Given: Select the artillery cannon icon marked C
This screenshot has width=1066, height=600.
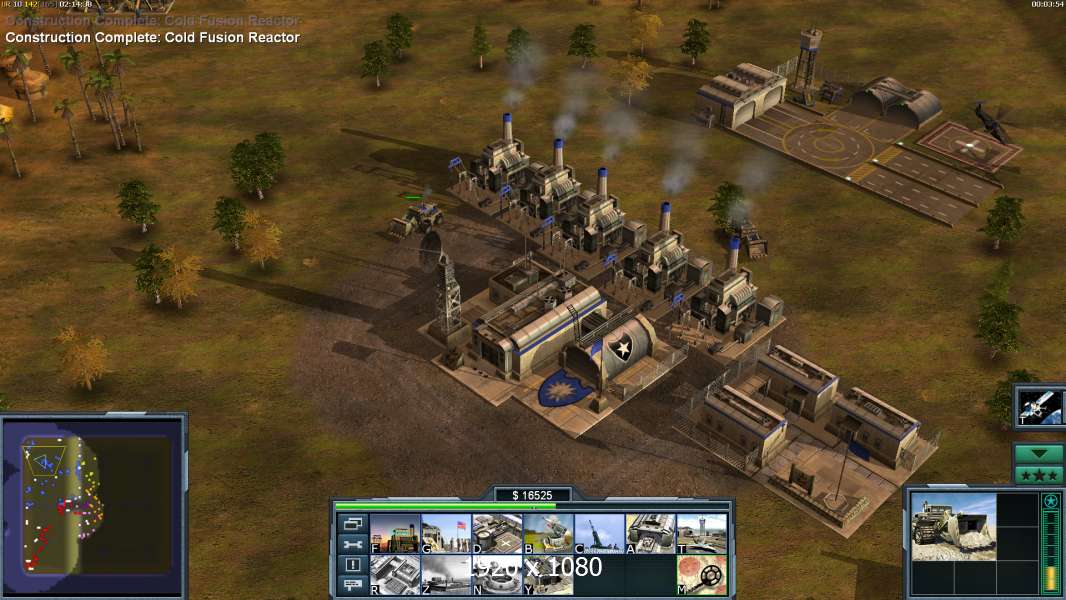Looking at the screenshot, I should (600, 534).
